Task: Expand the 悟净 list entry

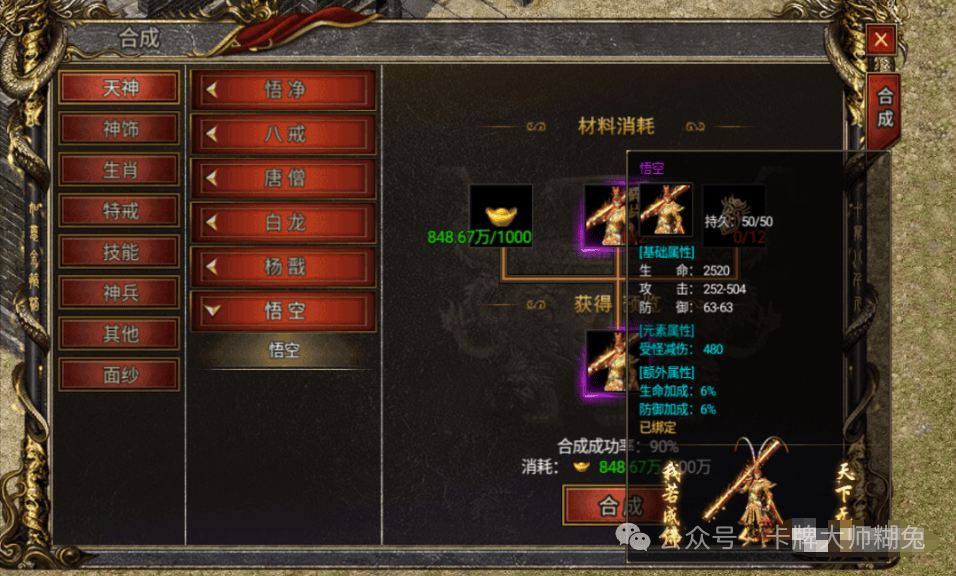Action: 284,90
